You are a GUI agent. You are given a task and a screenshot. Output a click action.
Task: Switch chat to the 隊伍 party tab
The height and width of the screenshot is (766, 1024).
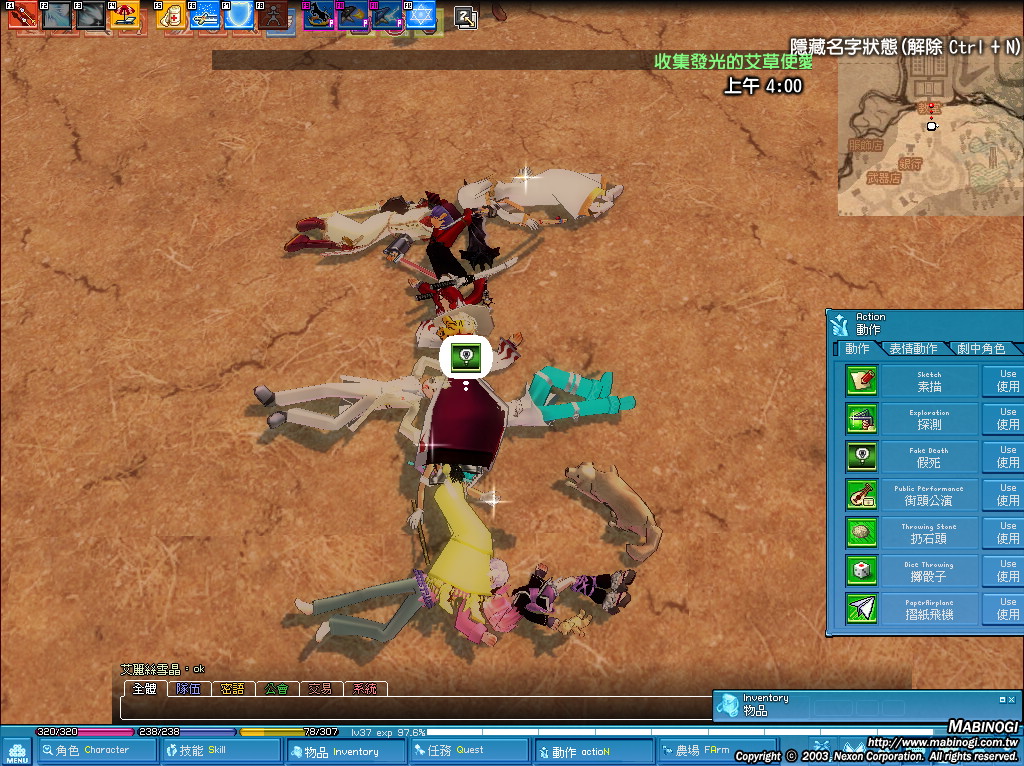(x=188, y=689)
